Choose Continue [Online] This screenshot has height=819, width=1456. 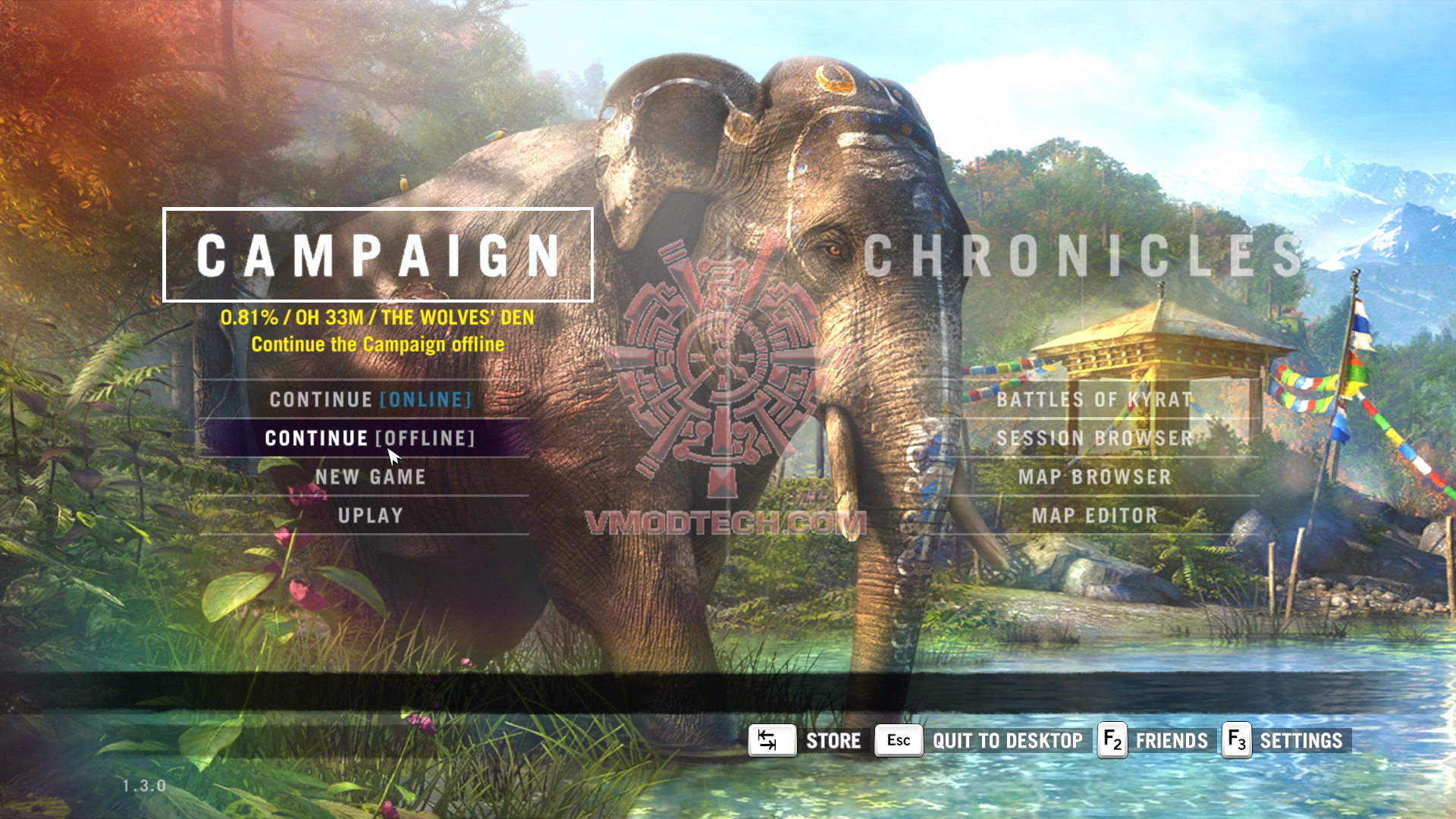pyautogui.click(x=370, y=400)
